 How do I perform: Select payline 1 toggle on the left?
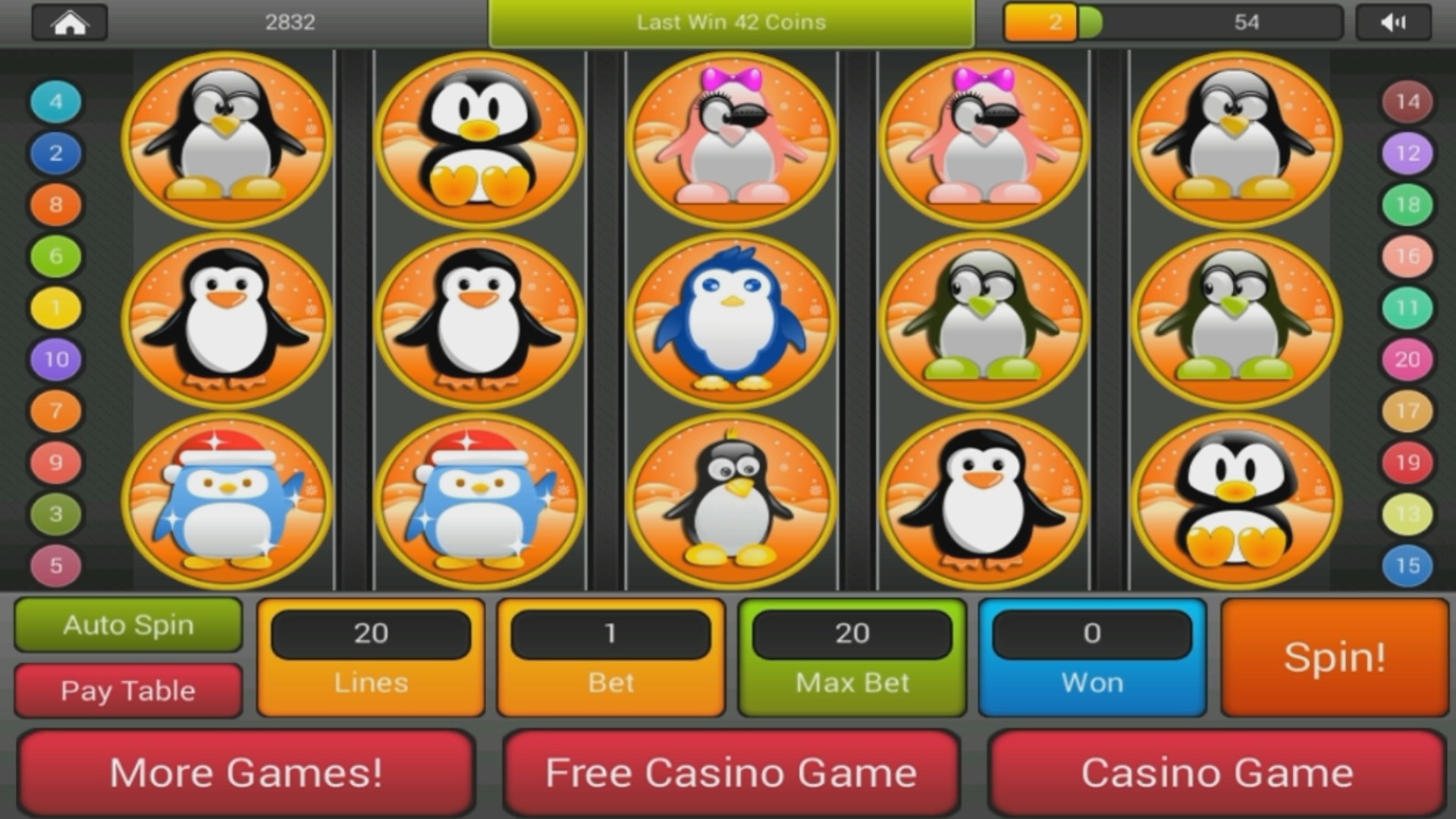coord(54,307)
